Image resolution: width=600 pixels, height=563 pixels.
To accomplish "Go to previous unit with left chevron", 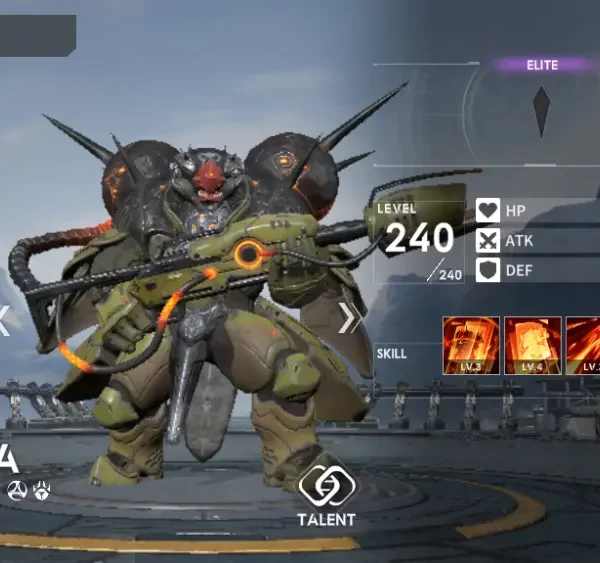I will (x=4, y=320).
